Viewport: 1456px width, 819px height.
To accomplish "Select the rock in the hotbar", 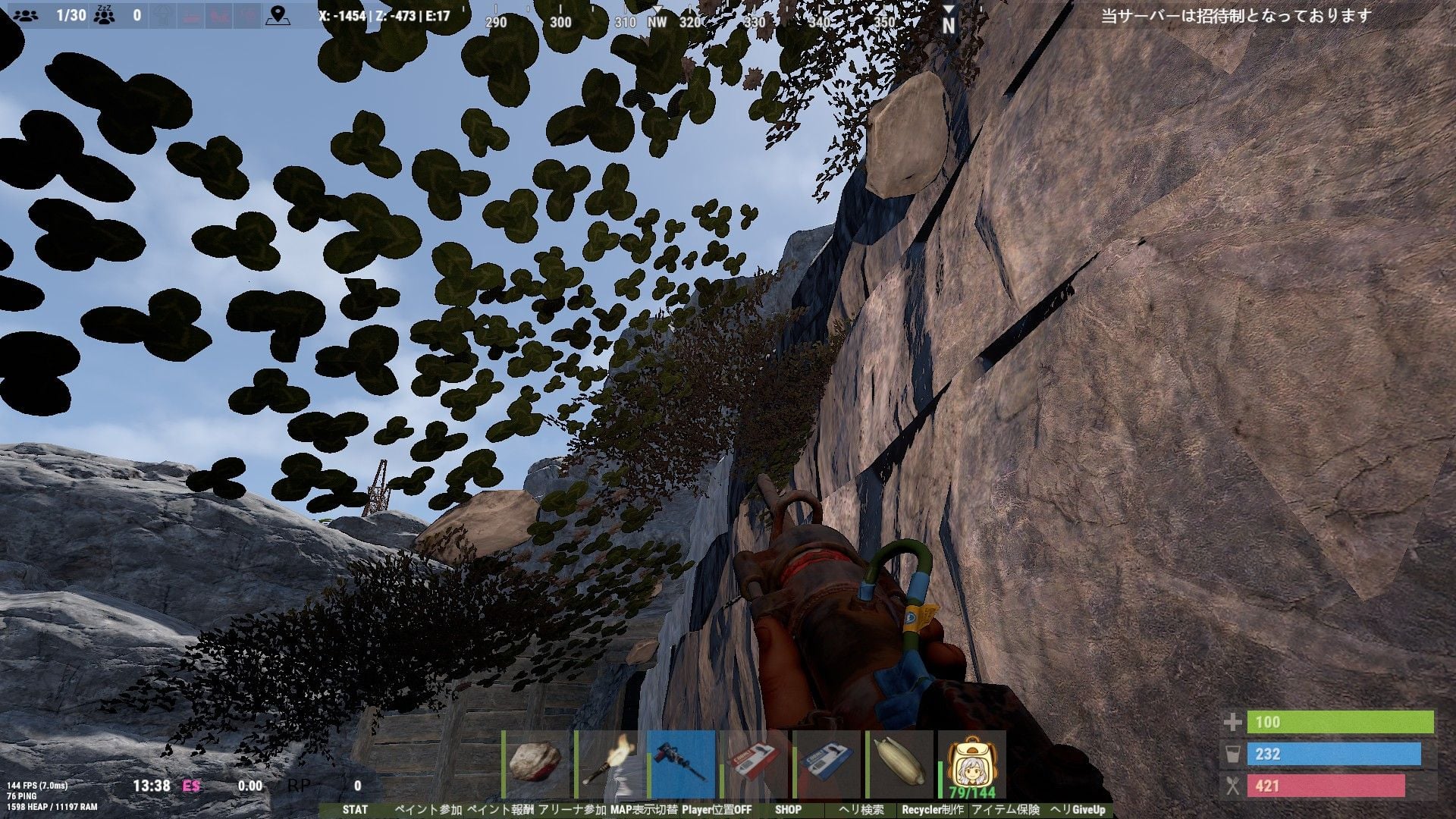I will coord(536,764).
